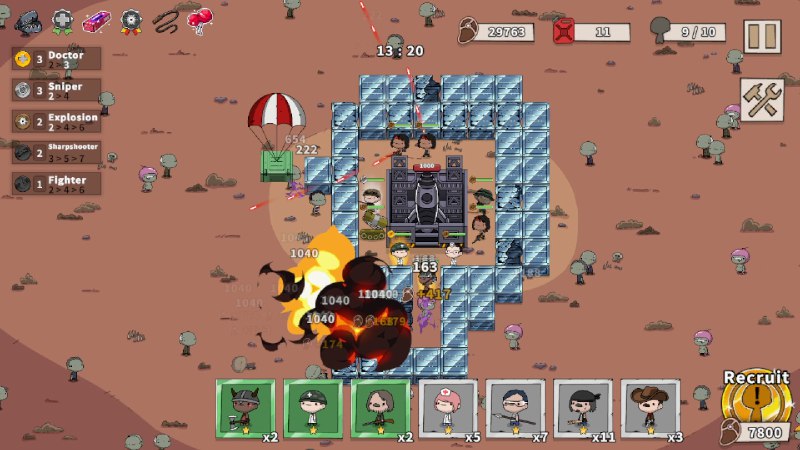Viewport: 800px width, 450px height.
Task: Open the Explosion synergy entry
Action: (57, 121)
